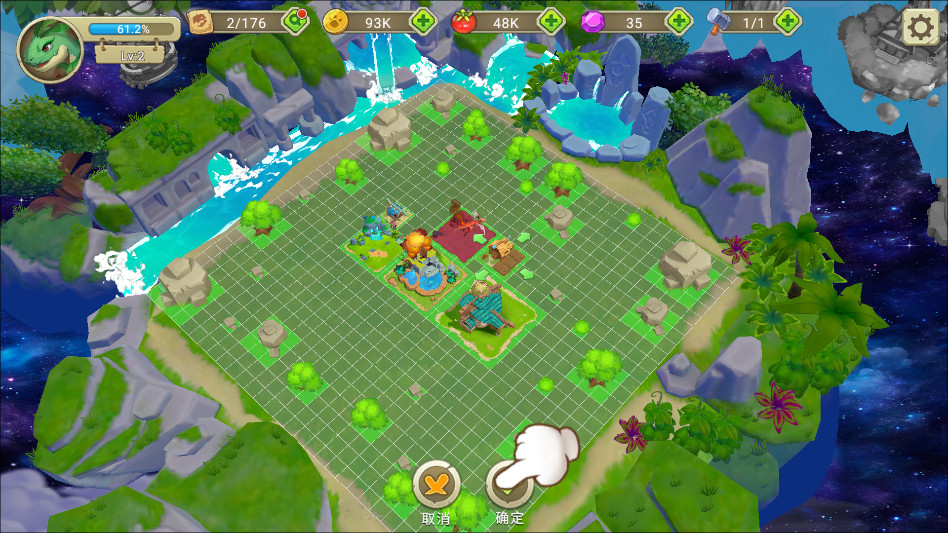Open the settings gear menu

pyautogui.click(x=920, y=26)
